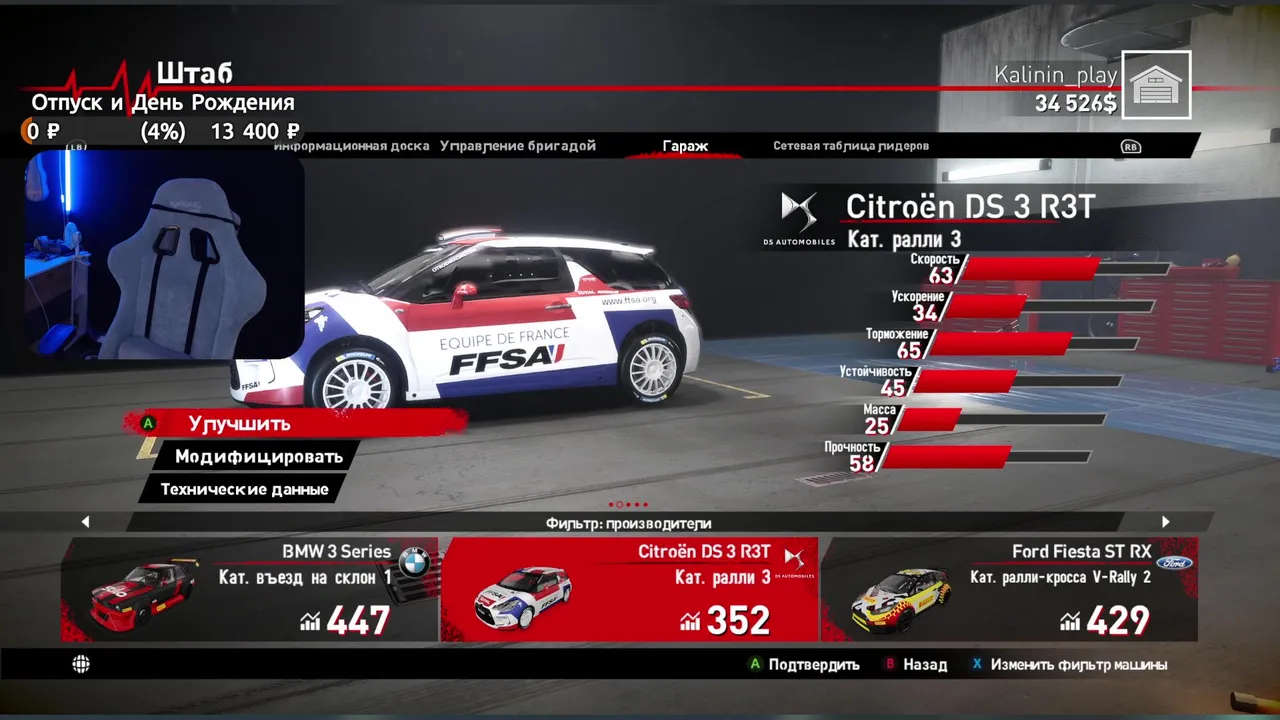Image resolution: width=1280 pixels, height=720 pixels.
Task: Click the Фильтр: производители bar
Action: click(x=628, y=523)
